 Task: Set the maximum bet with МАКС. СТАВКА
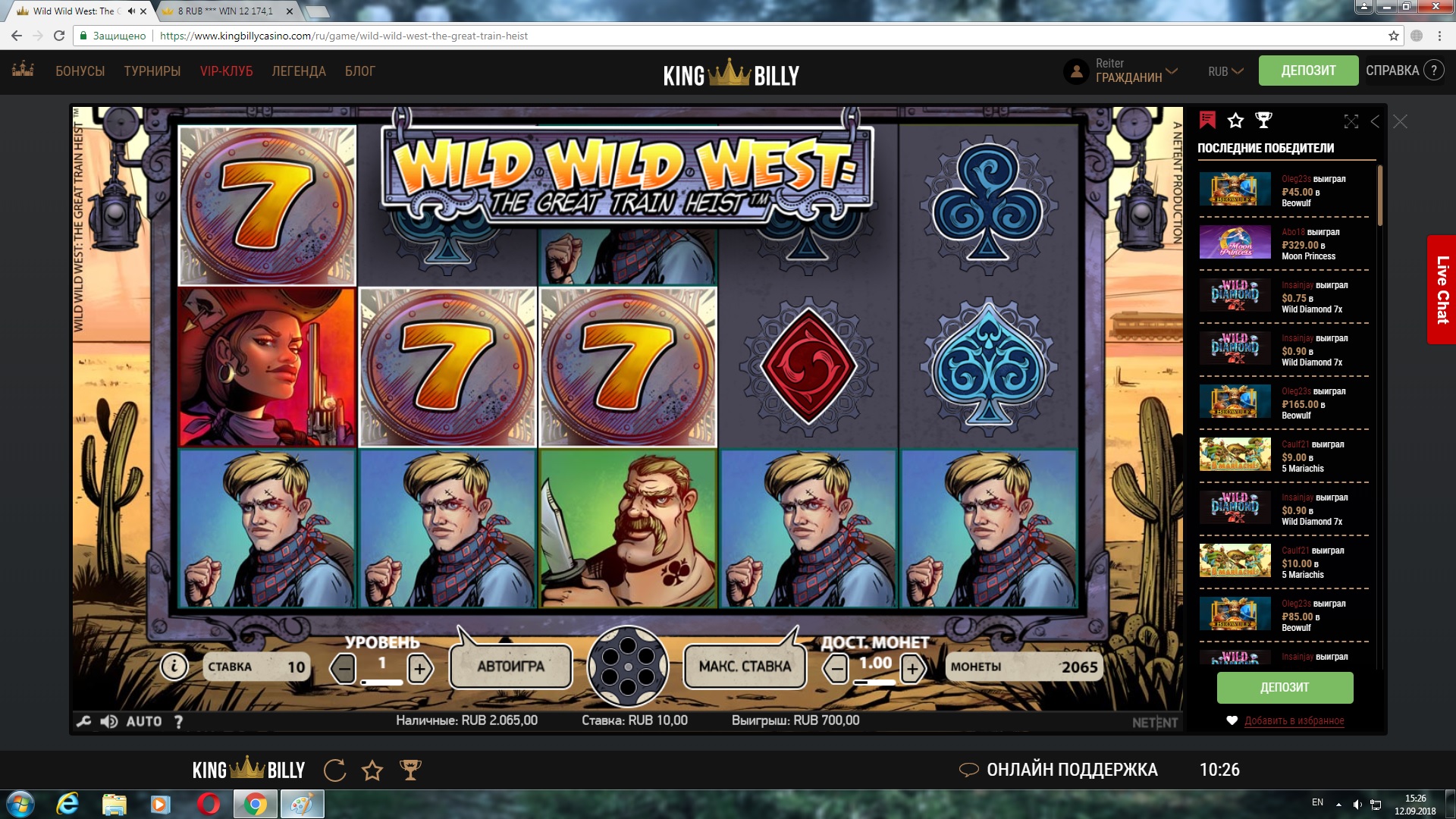tap(745, 667)
